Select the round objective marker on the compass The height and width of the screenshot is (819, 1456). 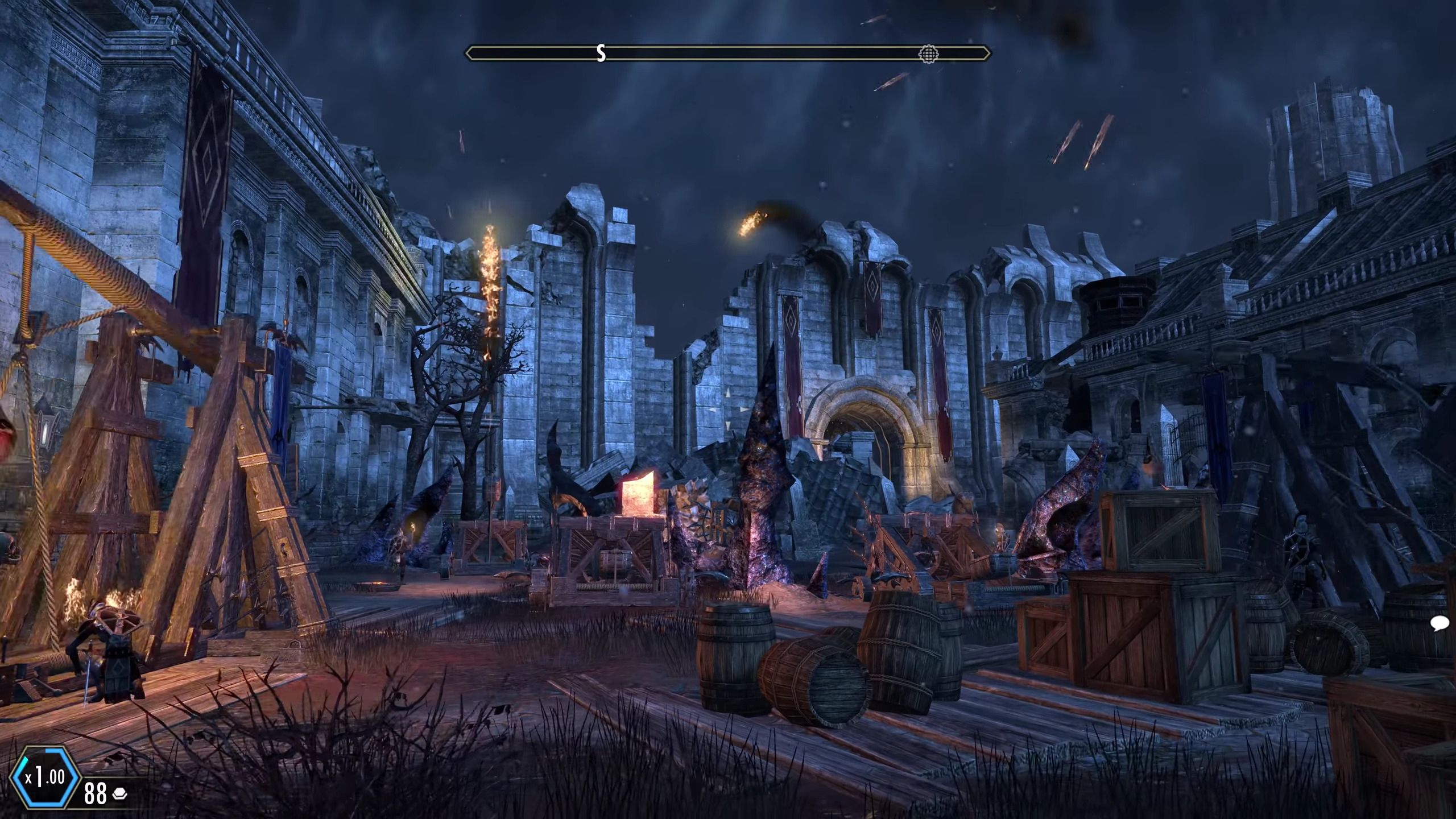[928, 54]
